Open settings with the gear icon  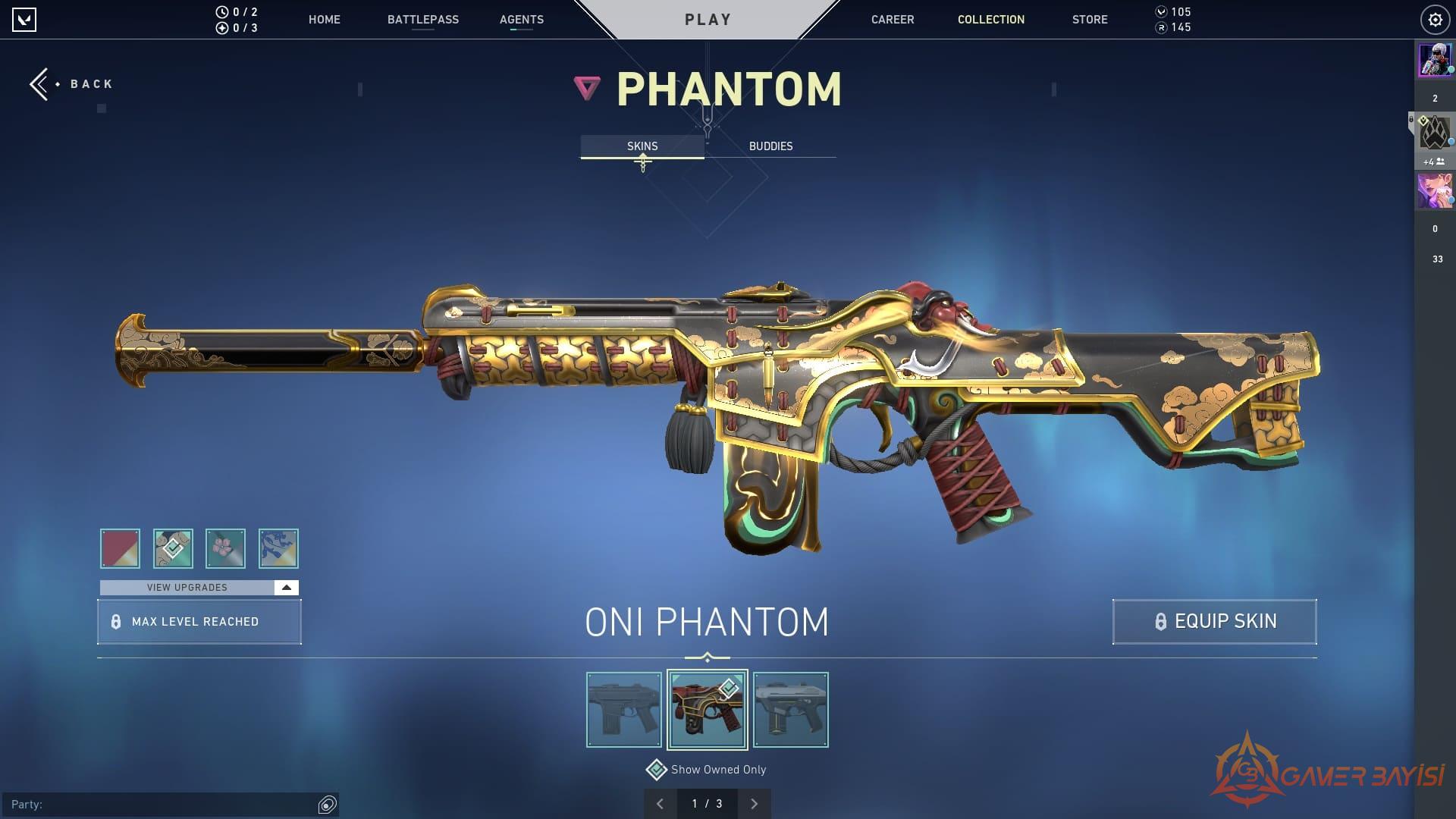pyautogui.click(x=1435, y=20)
